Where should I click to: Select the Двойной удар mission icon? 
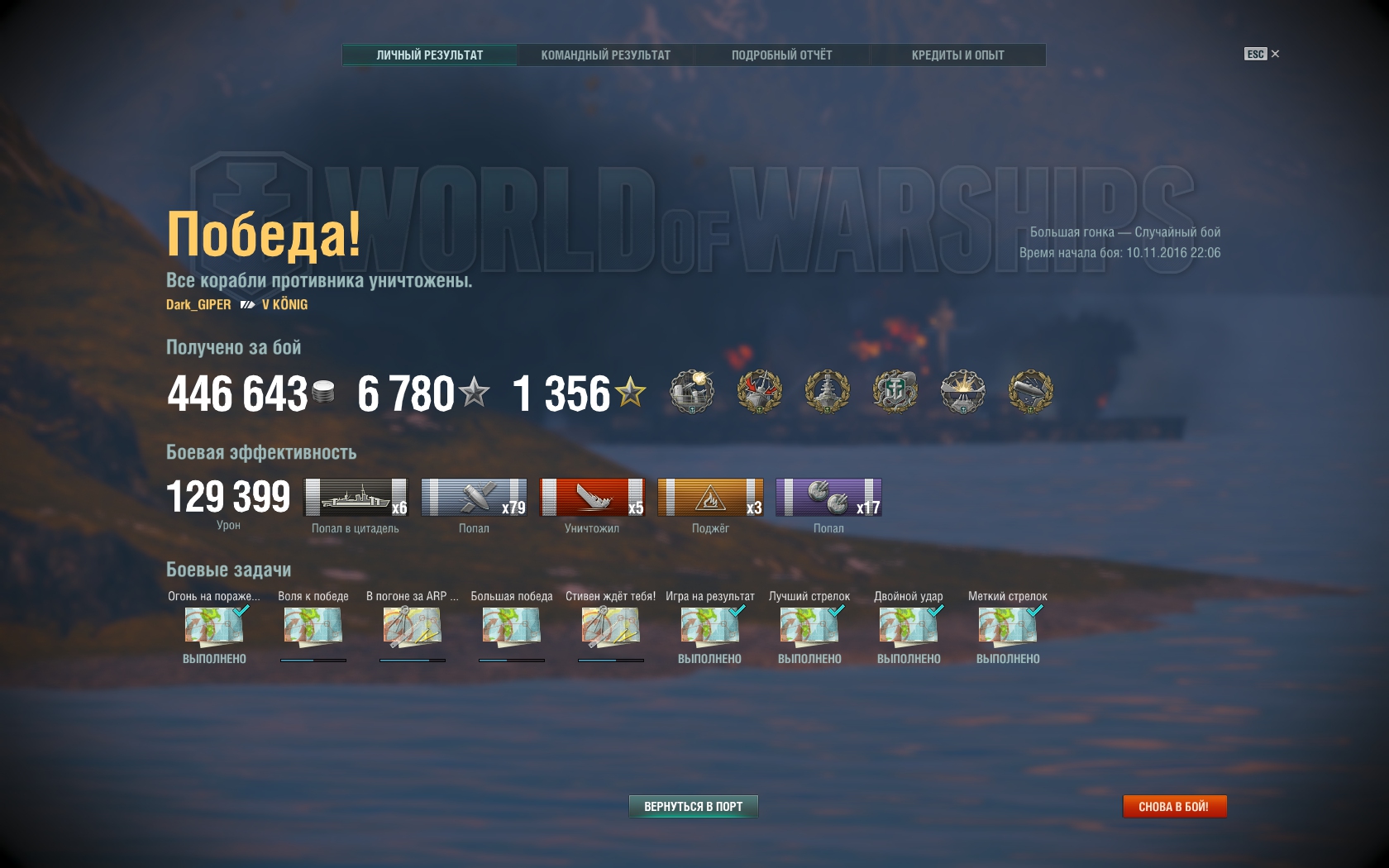click(909, 627)
